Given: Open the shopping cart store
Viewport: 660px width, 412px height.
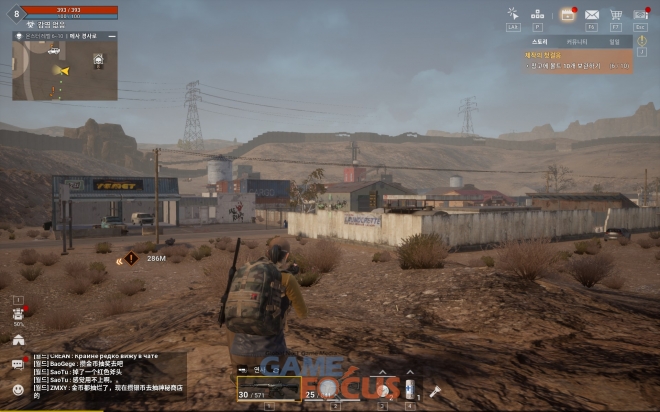Looking at the screenshot, I should 616,14.
